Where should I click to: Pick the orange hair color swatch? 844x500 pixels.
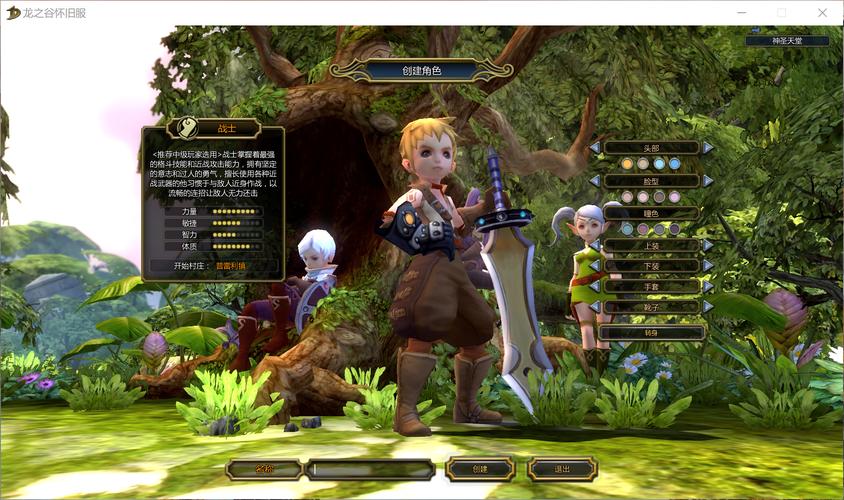(x=627, y=164)
